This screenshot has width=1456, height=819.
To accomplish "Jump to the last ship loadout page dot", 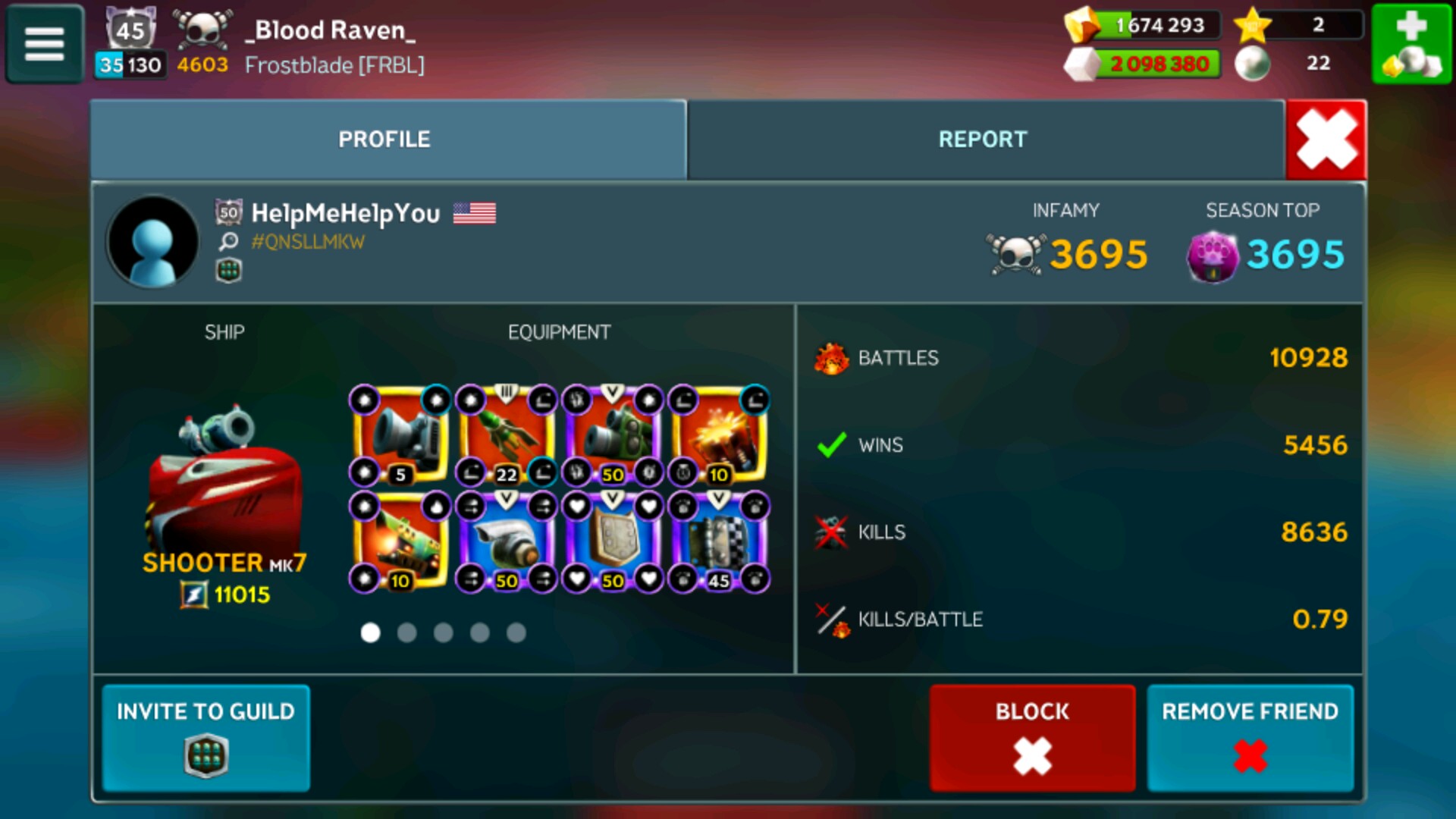I will click(x=516, y=632).
